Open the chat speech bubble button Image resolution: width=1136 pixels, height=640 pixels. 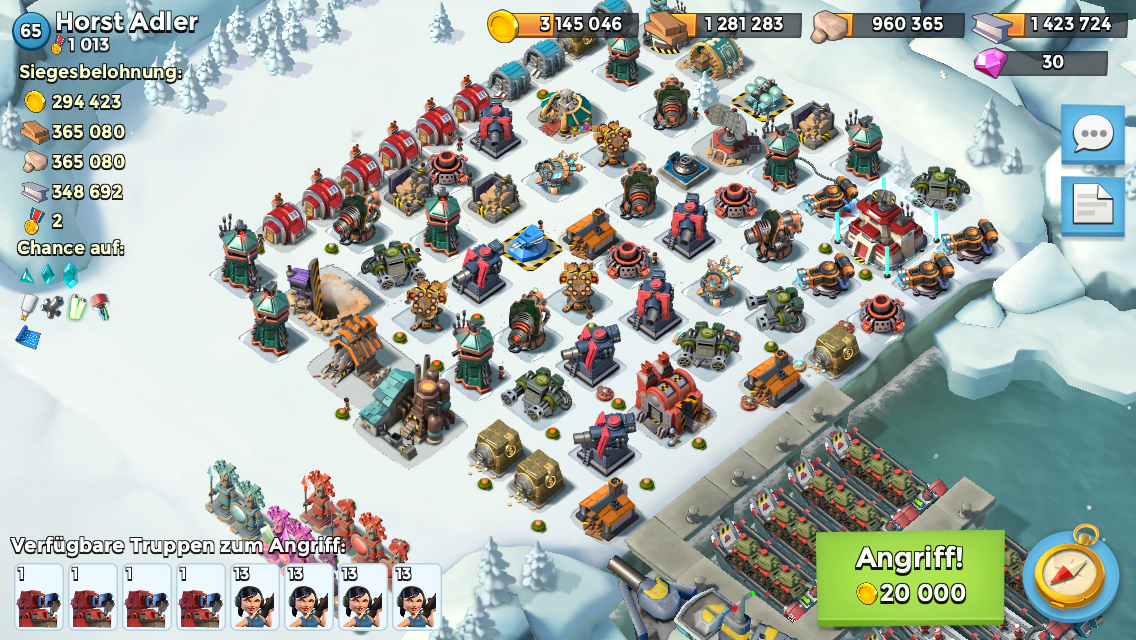1092,134
